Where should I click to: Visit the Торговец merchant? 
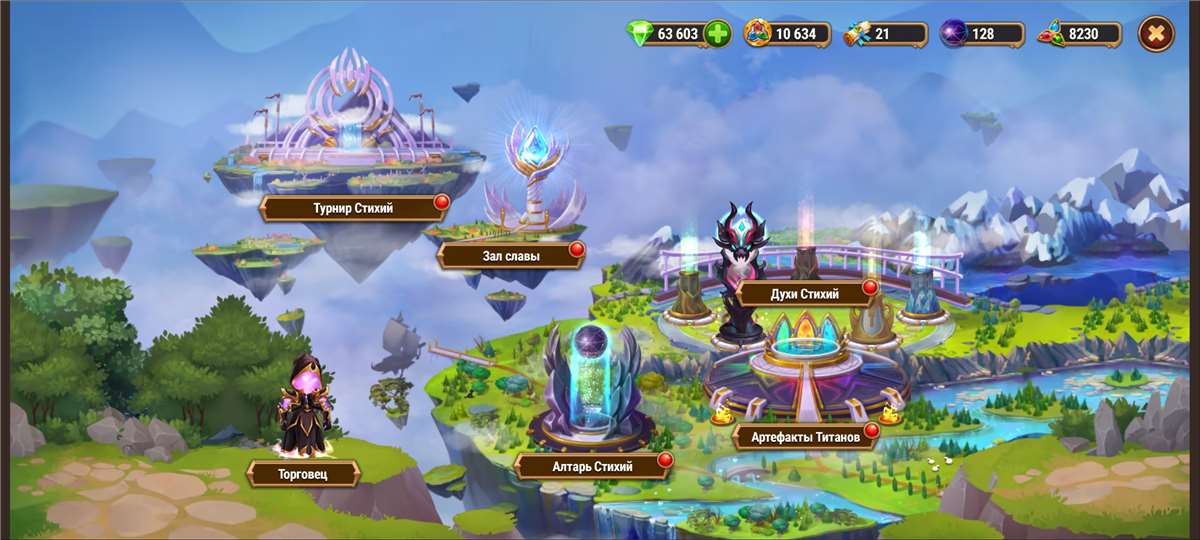coord(303,473)
